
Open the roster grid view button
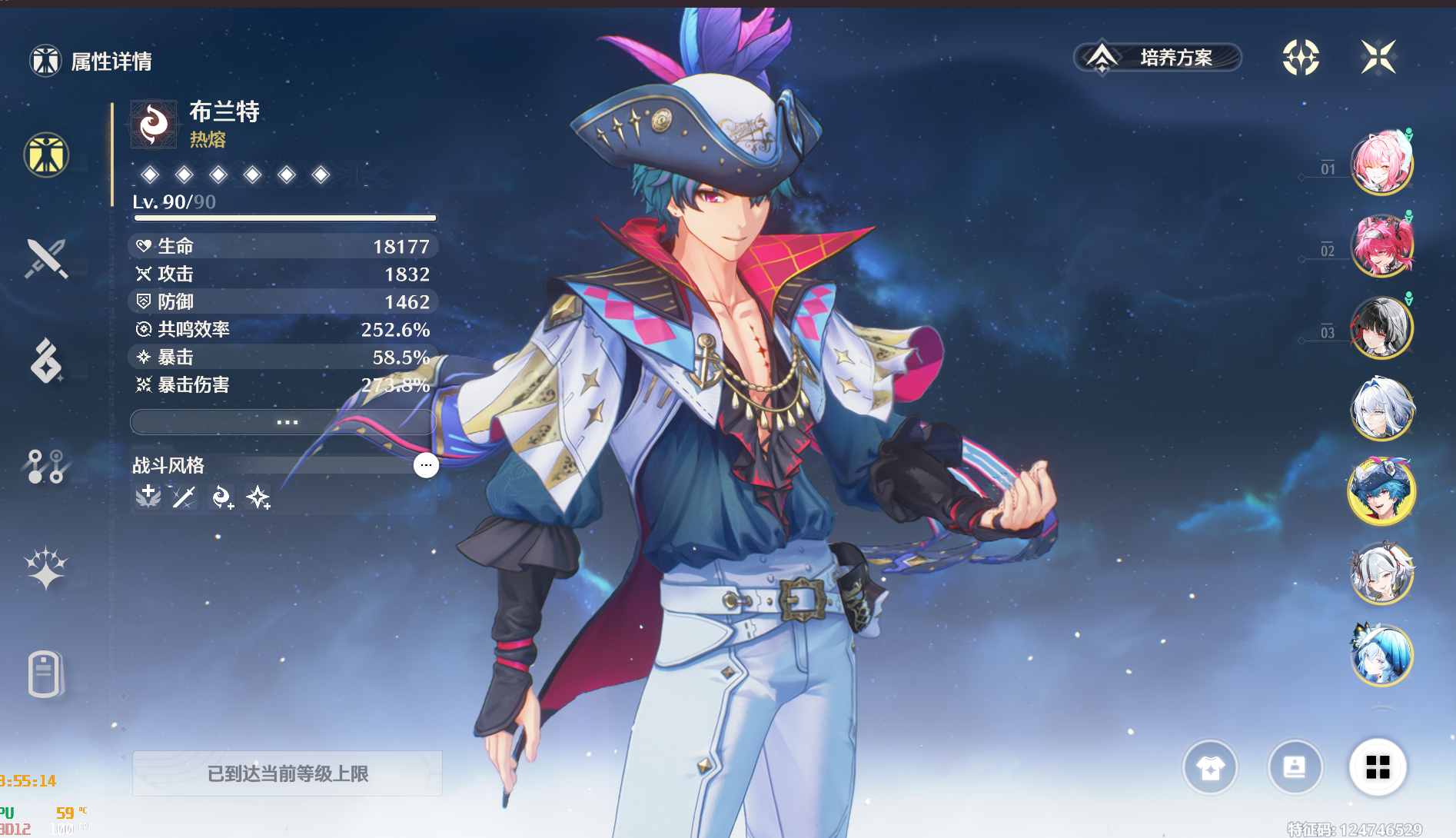1378,767
